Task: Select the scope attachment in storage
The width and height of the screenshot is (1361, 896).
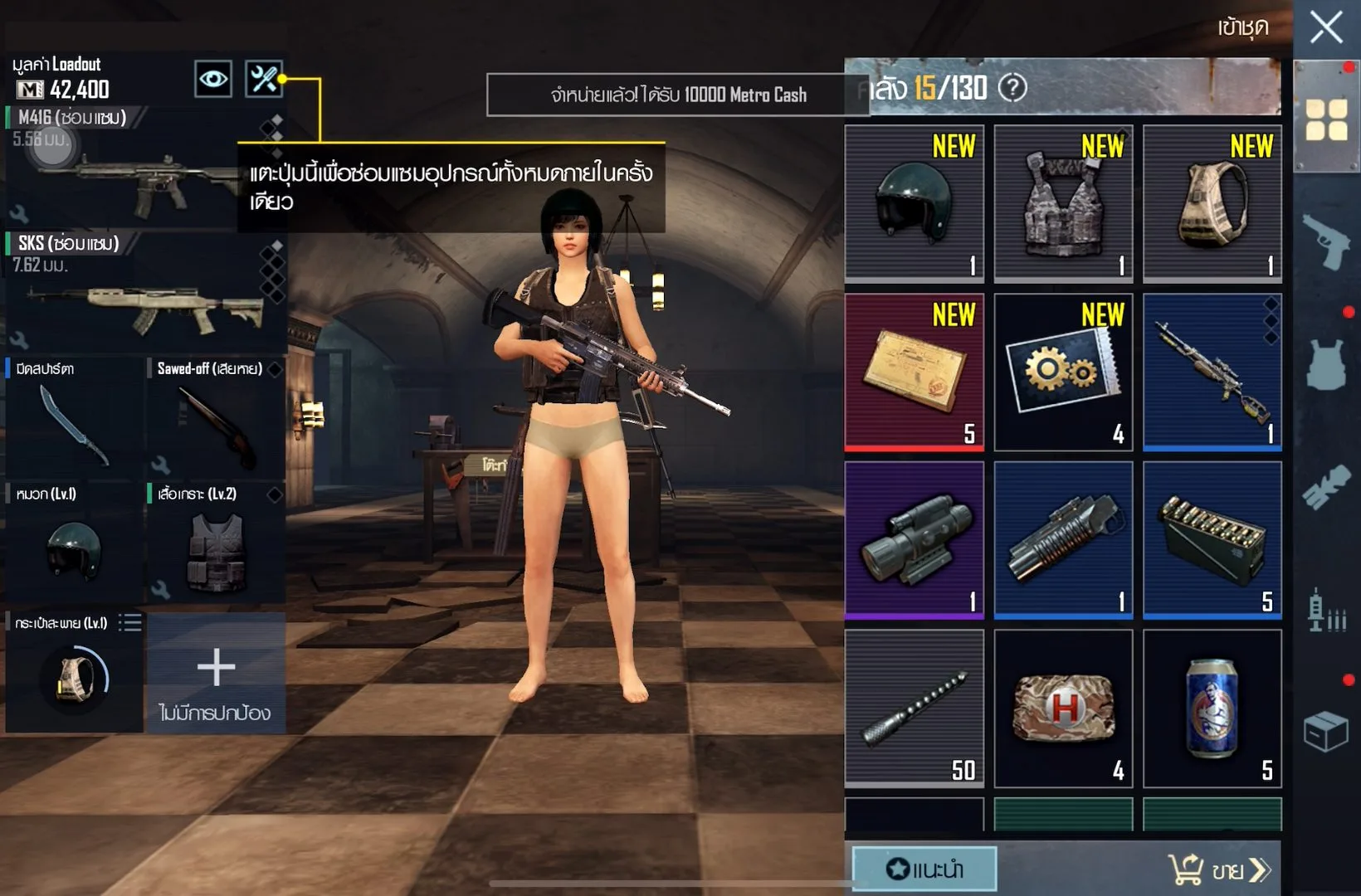Action: (914, 540)
